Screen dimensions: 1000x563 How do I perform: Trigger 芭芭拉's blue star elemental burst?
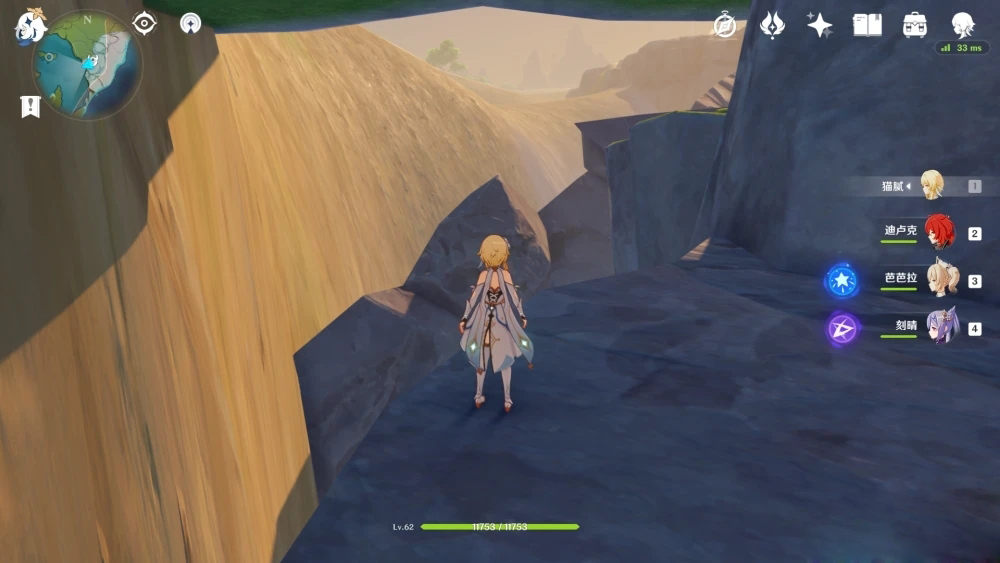click(x=841, y=280)
